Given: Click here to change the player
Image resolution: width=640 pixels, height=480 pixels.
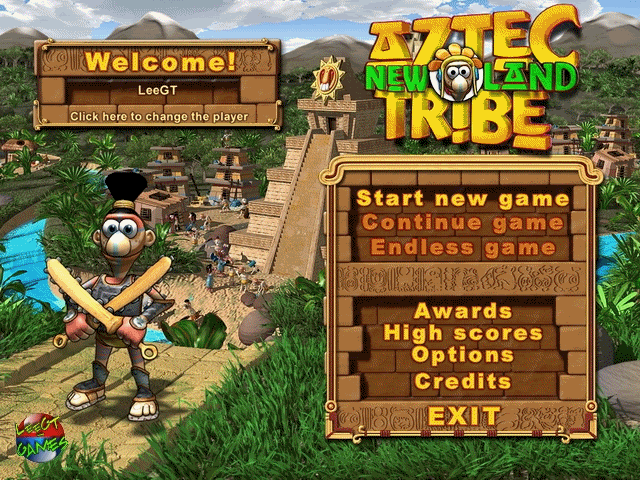Looking at the screenshot, I should pos(158,116).
